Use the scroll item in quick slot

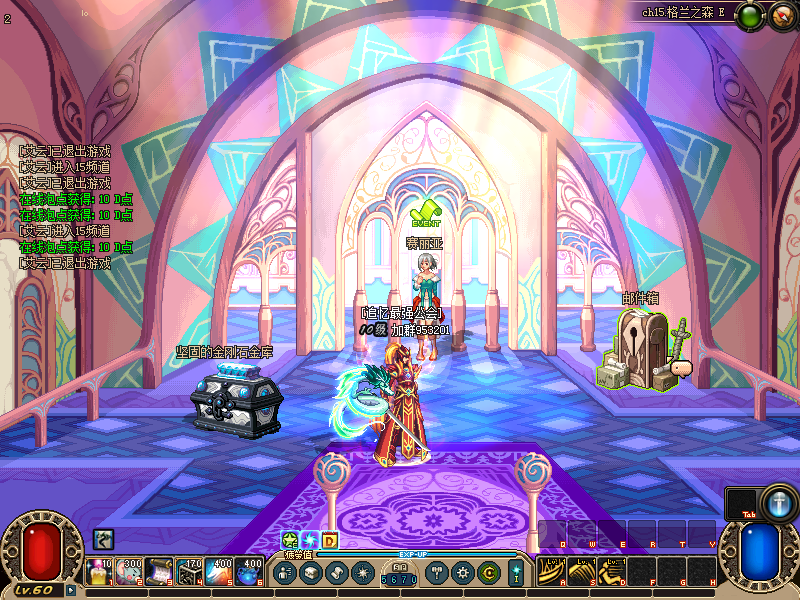(160, 570)
